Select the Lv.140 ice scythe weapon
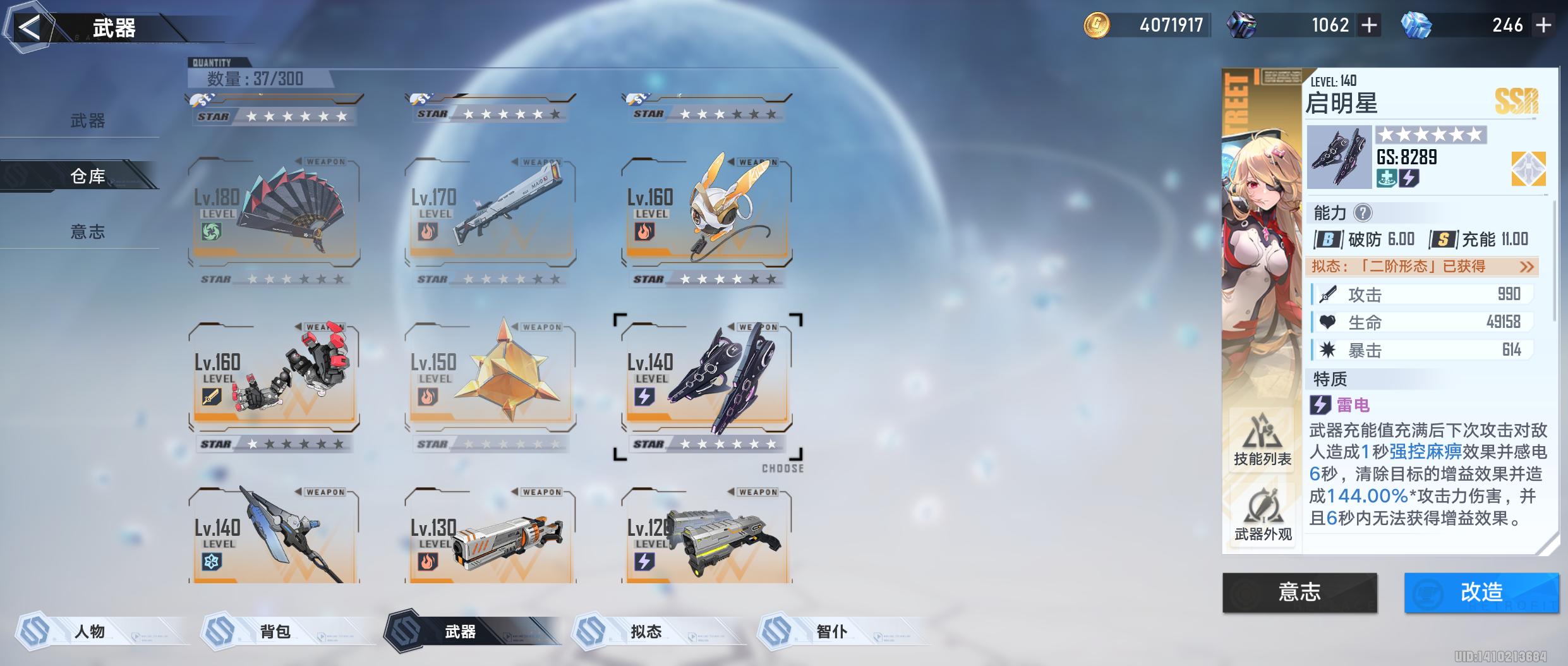 pos(274,537)
